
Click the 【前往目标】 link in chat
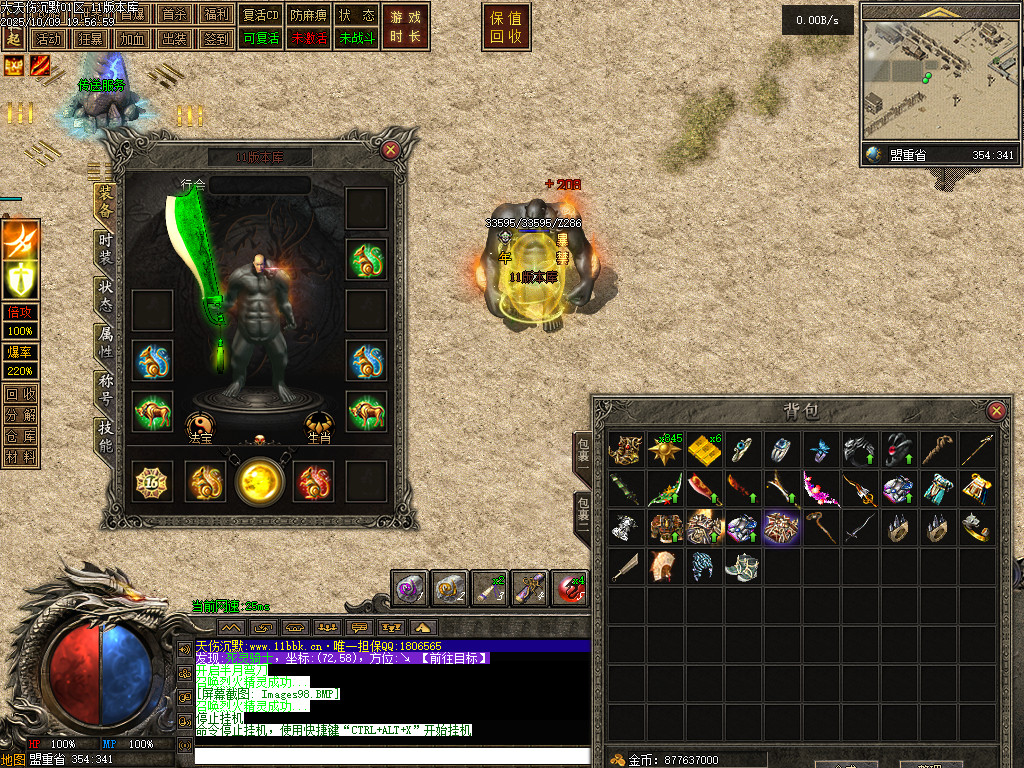coord(453,658)
